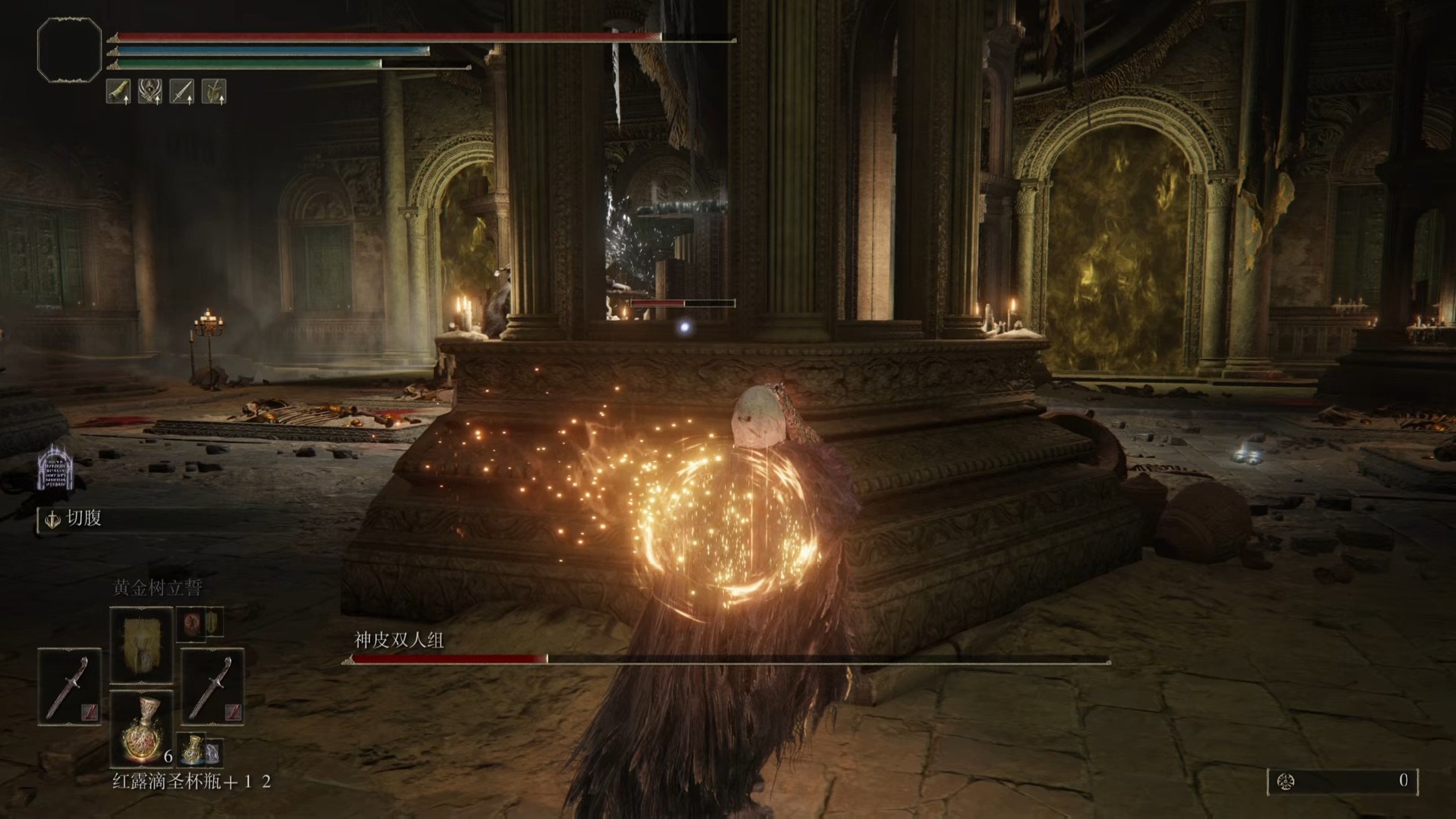Click the 切腹 weapon skill label
Image resolution: width=1456 pixels, height=819 pixels.
coord(84,518)
